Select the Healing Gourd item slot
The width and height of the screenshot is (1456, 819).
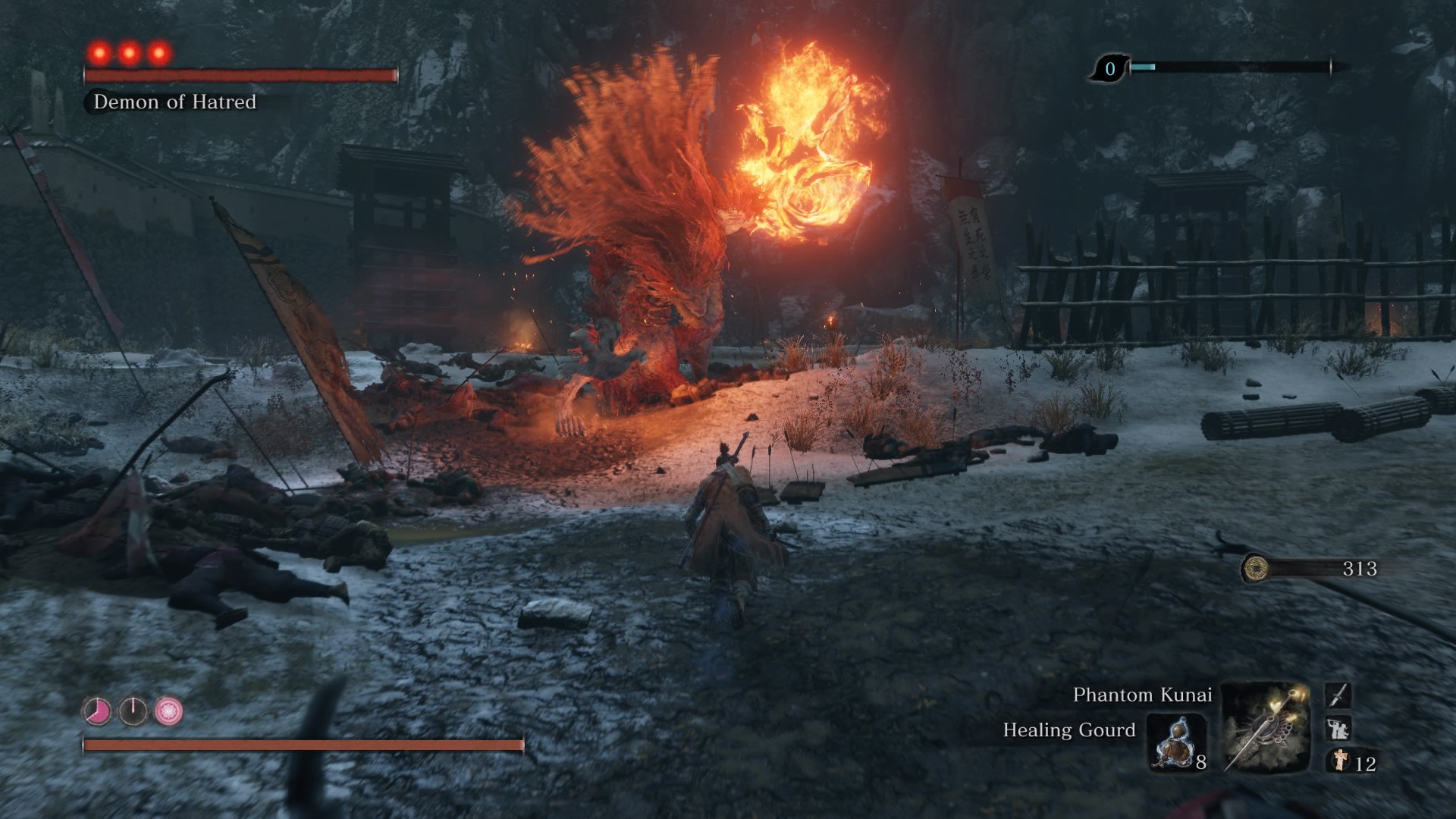(x=1175, y=742)
